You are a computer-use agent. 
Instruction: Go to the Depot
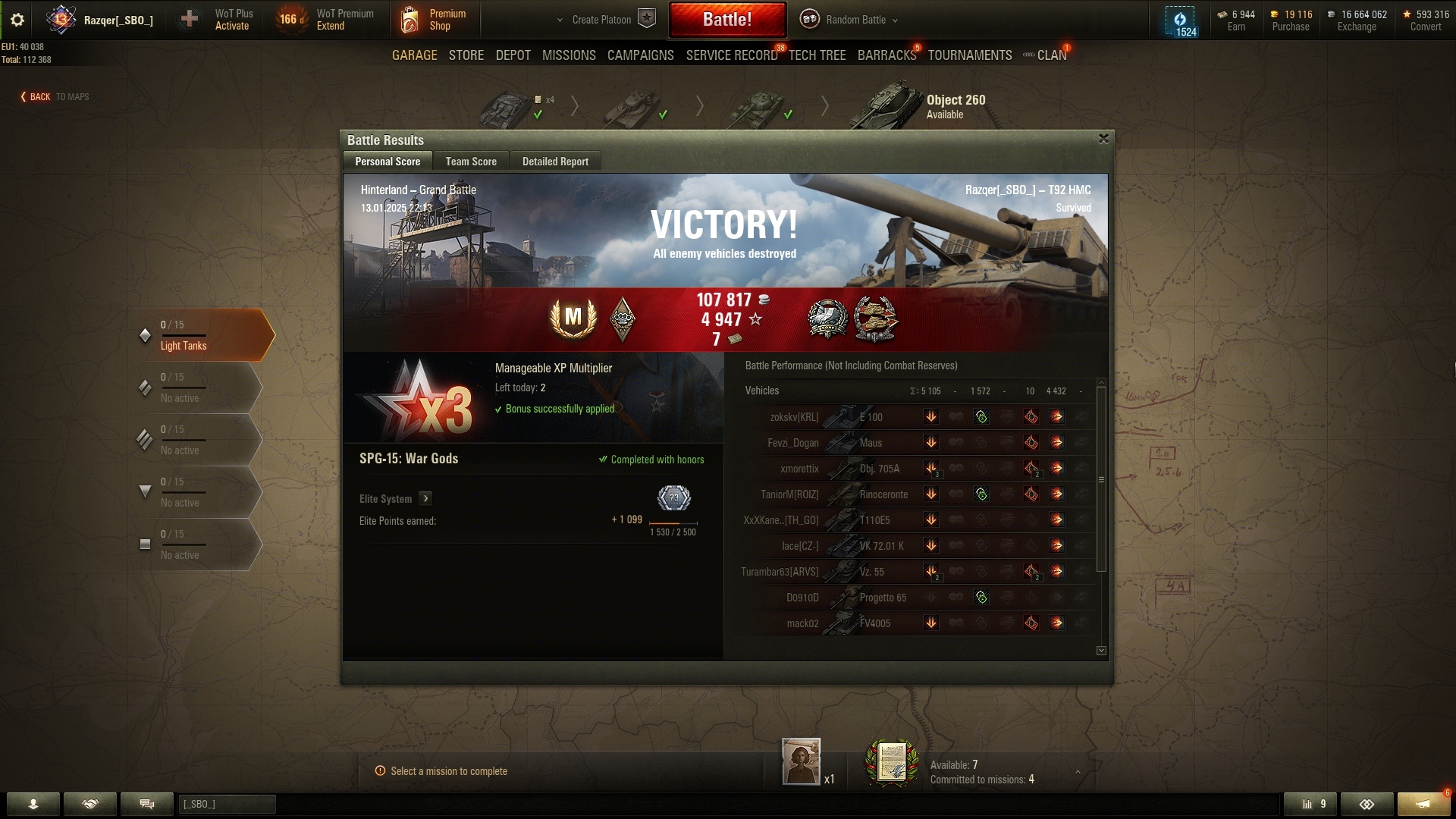513,55
